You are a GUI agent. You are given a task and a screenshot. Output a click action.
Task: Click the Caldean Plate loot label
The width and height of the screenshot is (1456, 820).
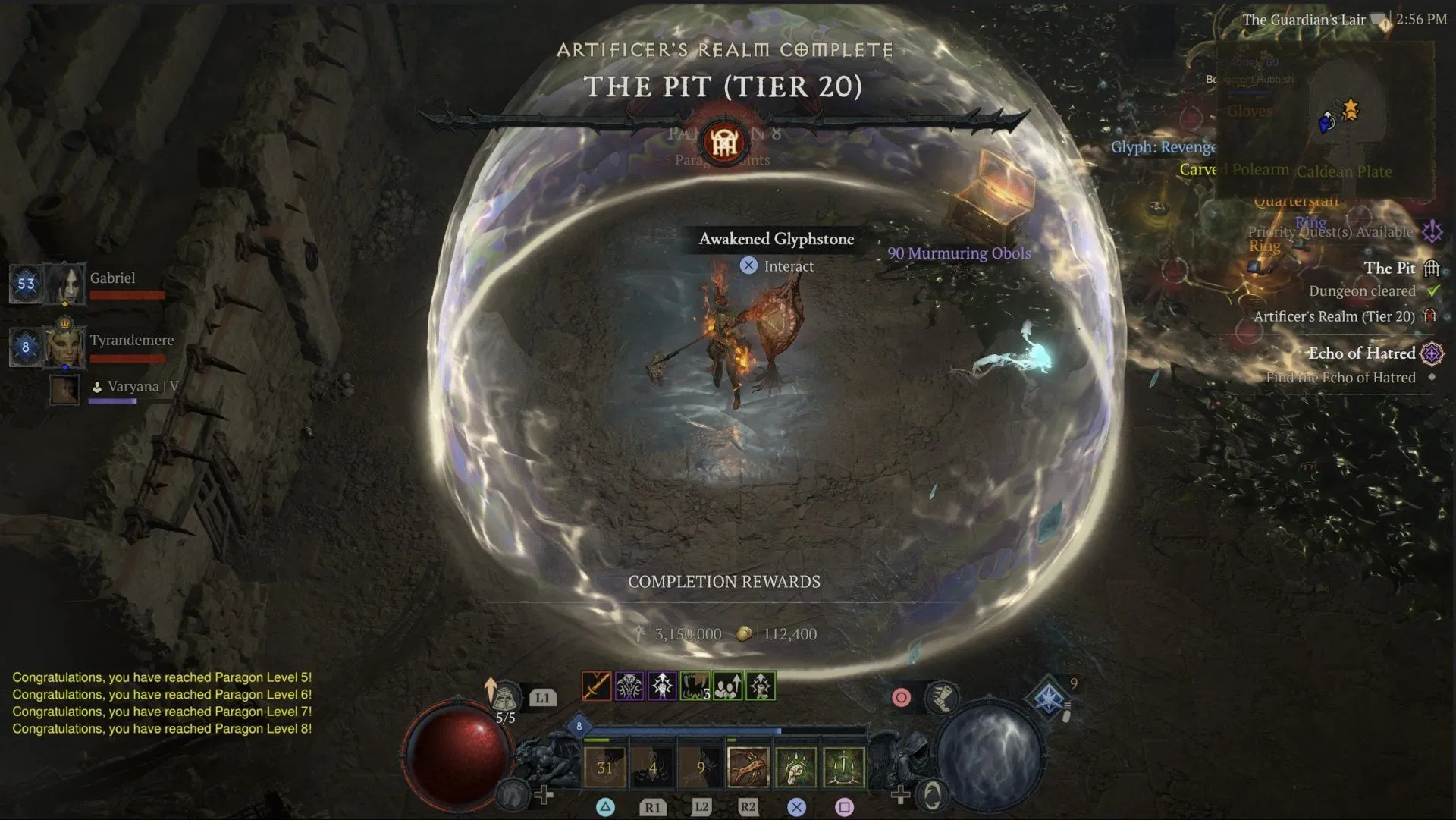1344,172
